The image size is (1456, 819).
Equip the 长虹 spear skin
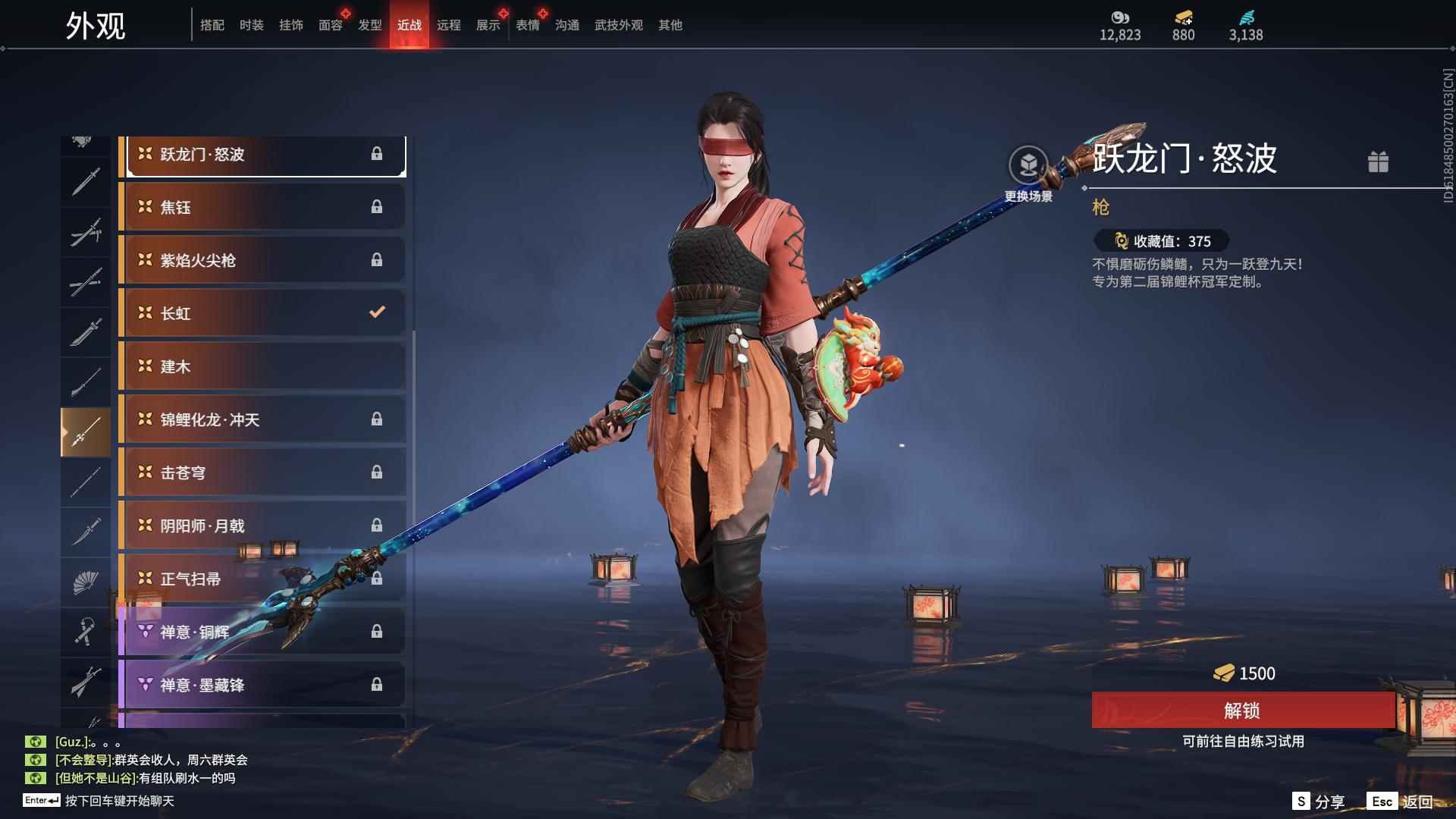click(262, 313)
